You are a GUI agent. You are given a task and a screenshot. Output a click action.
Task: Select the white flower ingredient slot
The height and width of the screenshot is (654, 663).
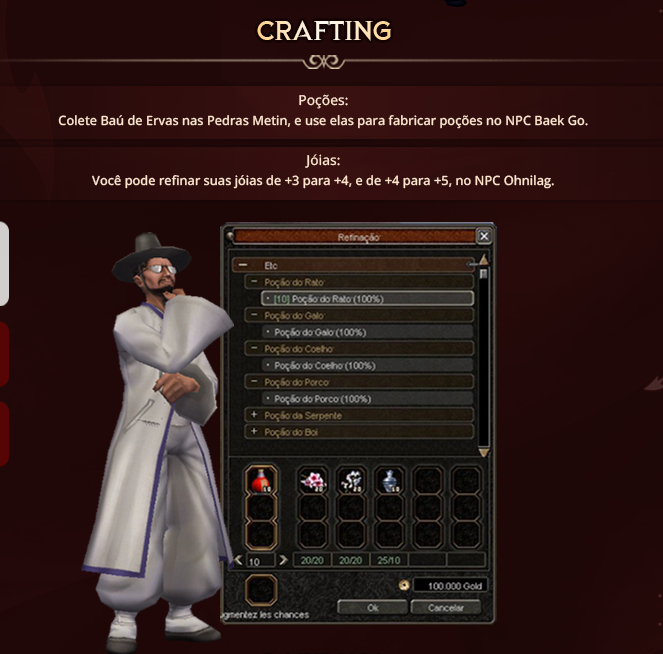pyautogui.click(x=351, y=481)
